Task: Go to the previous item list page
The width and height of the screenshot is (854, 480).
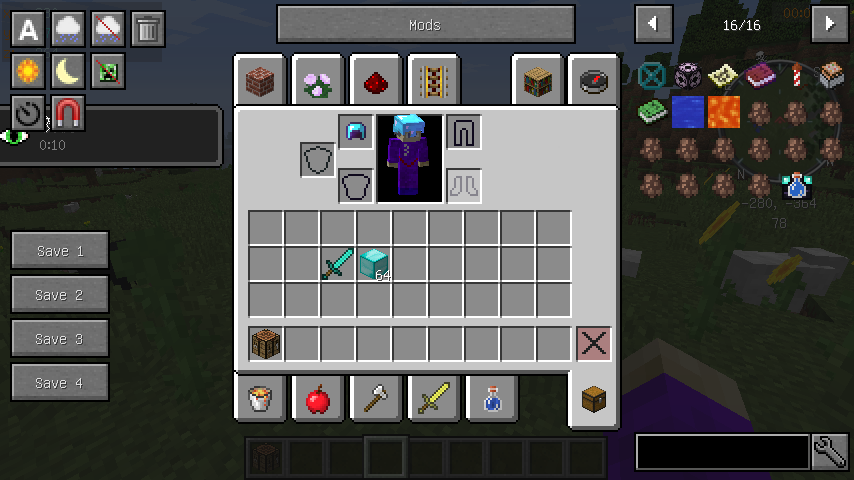Action: (x=654, y=24)
